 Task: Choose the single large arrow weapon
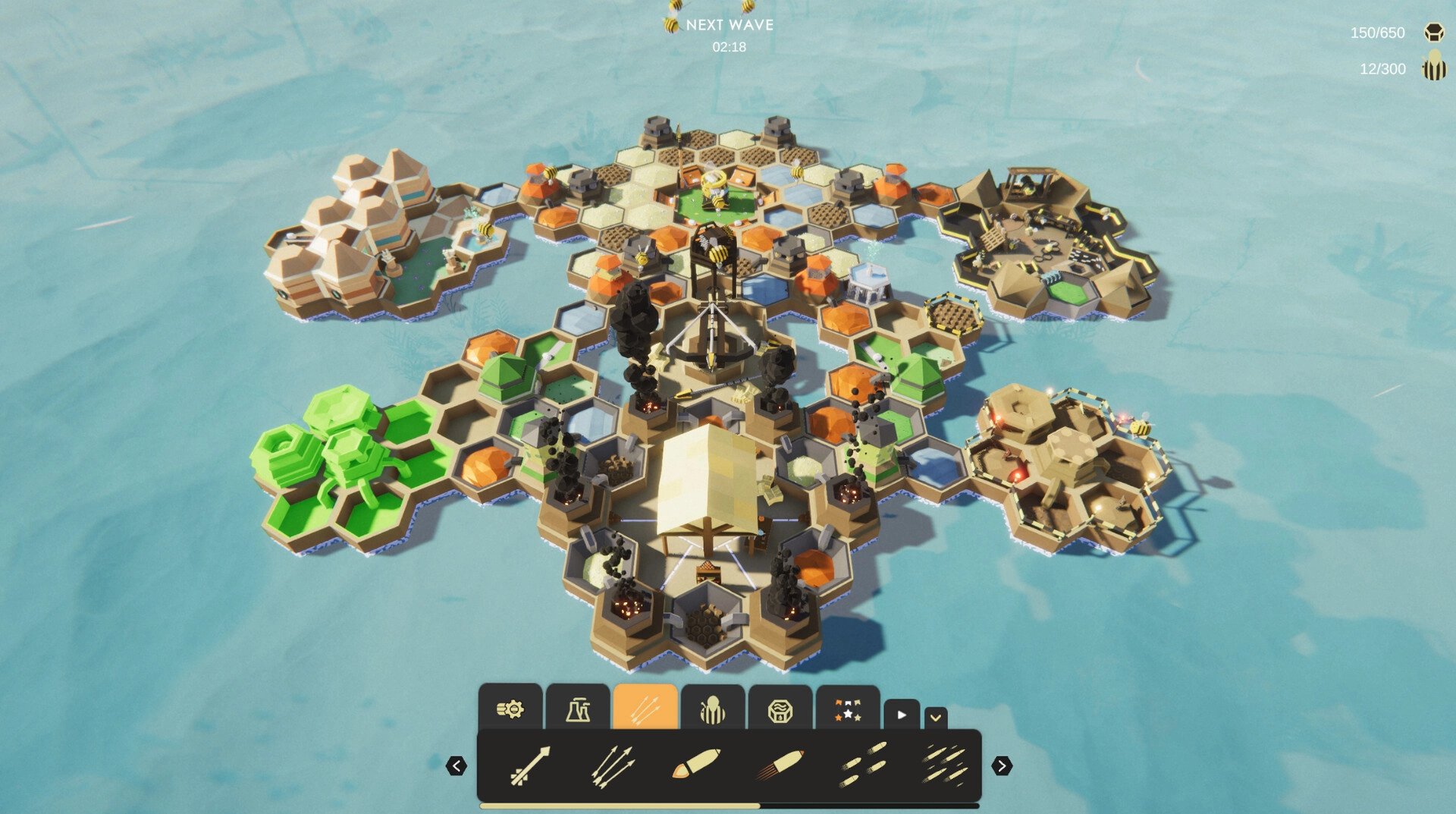(529, 765)
